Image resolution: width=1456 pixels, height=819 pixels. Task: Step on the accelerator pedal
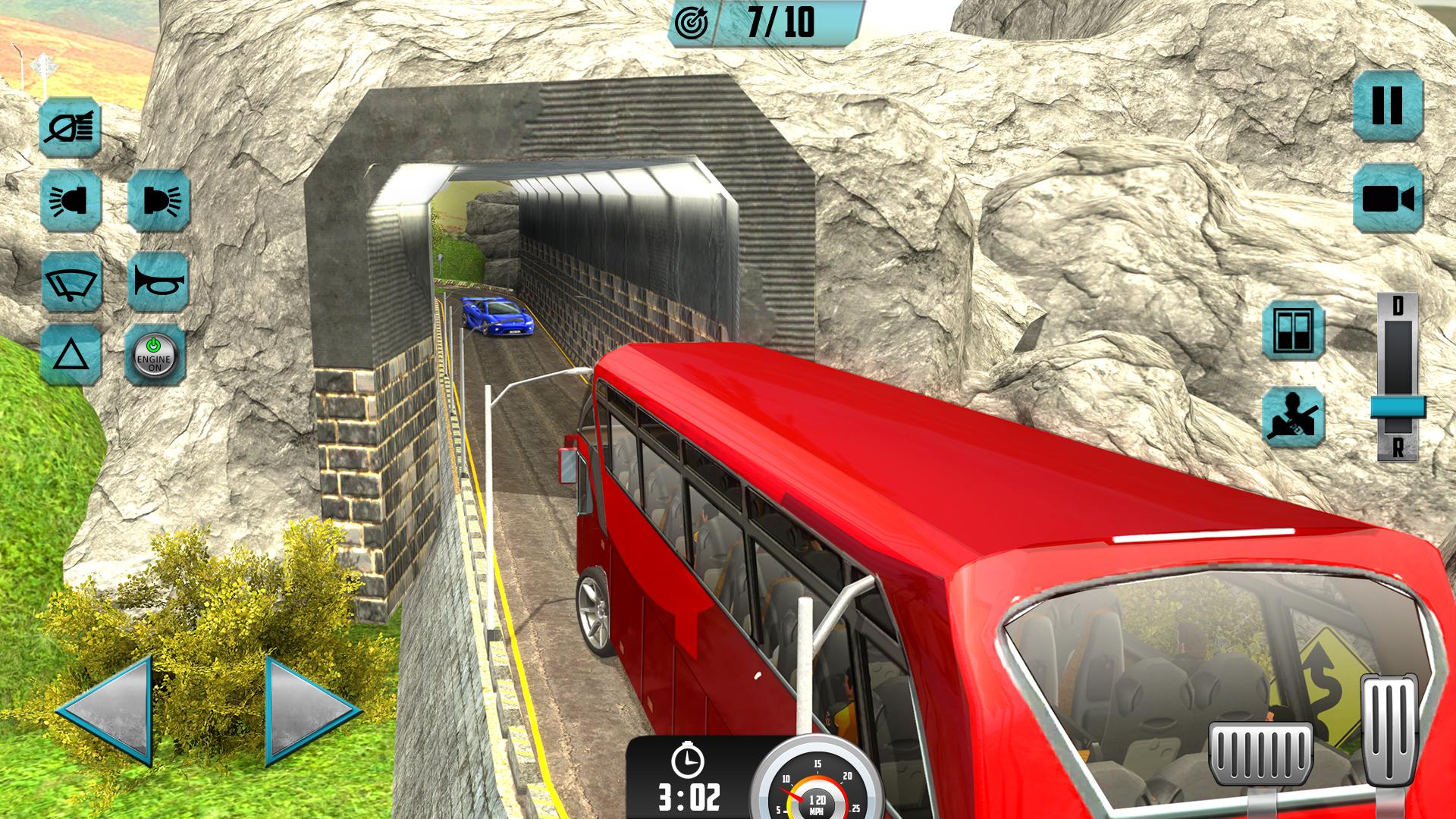point(1389,730)
